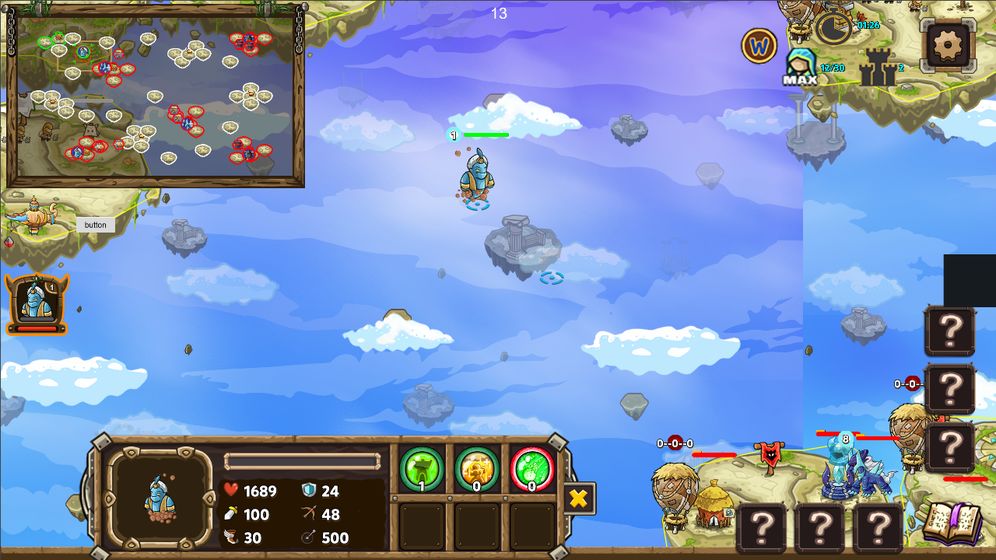Trigger the red-ringed green orb skill
Image resolution: width=996 pixels, height=560 pixels.
(x=532, y=468)
